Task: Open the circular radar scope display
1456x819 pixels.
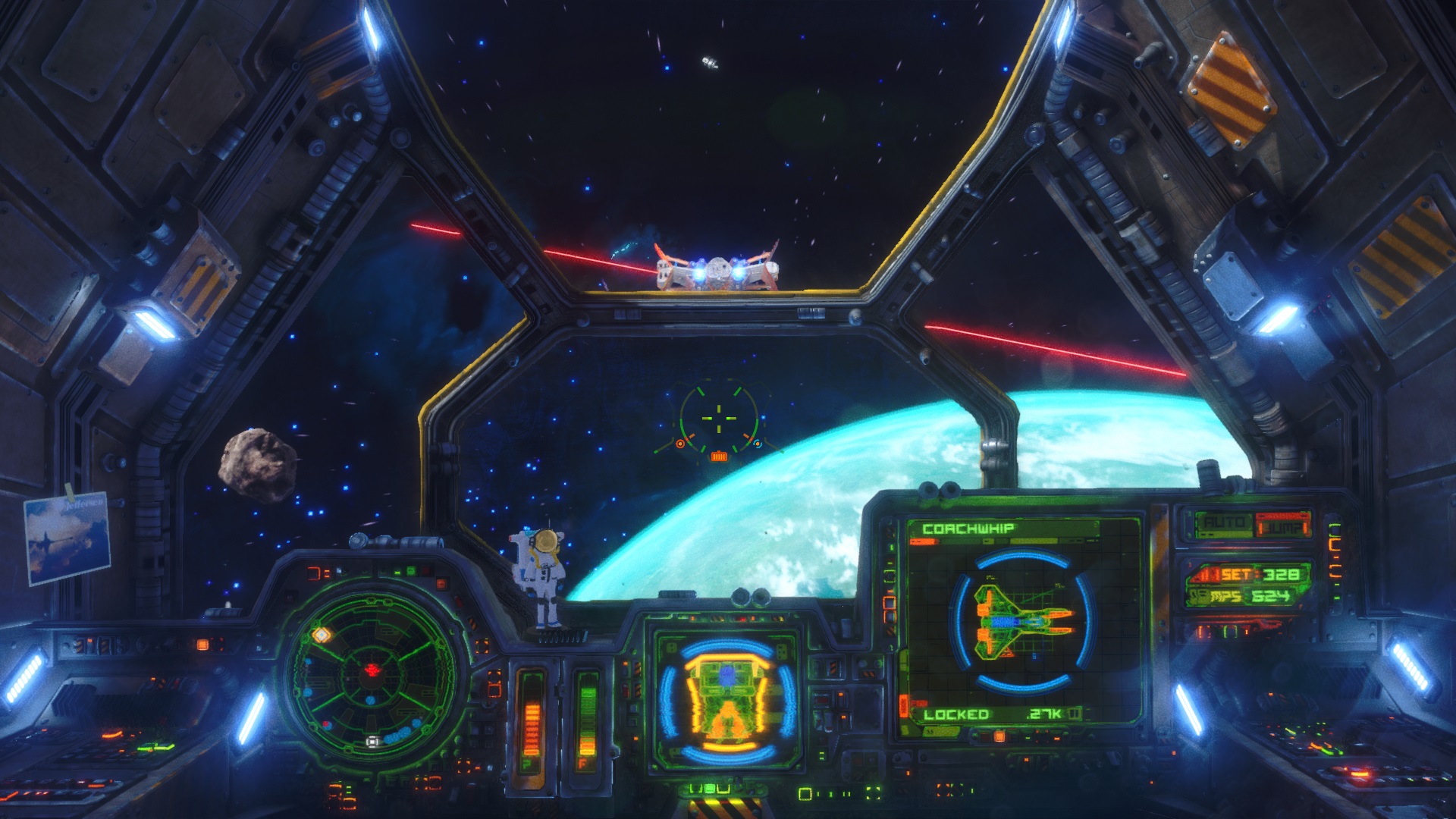Action: pos(372,682)
